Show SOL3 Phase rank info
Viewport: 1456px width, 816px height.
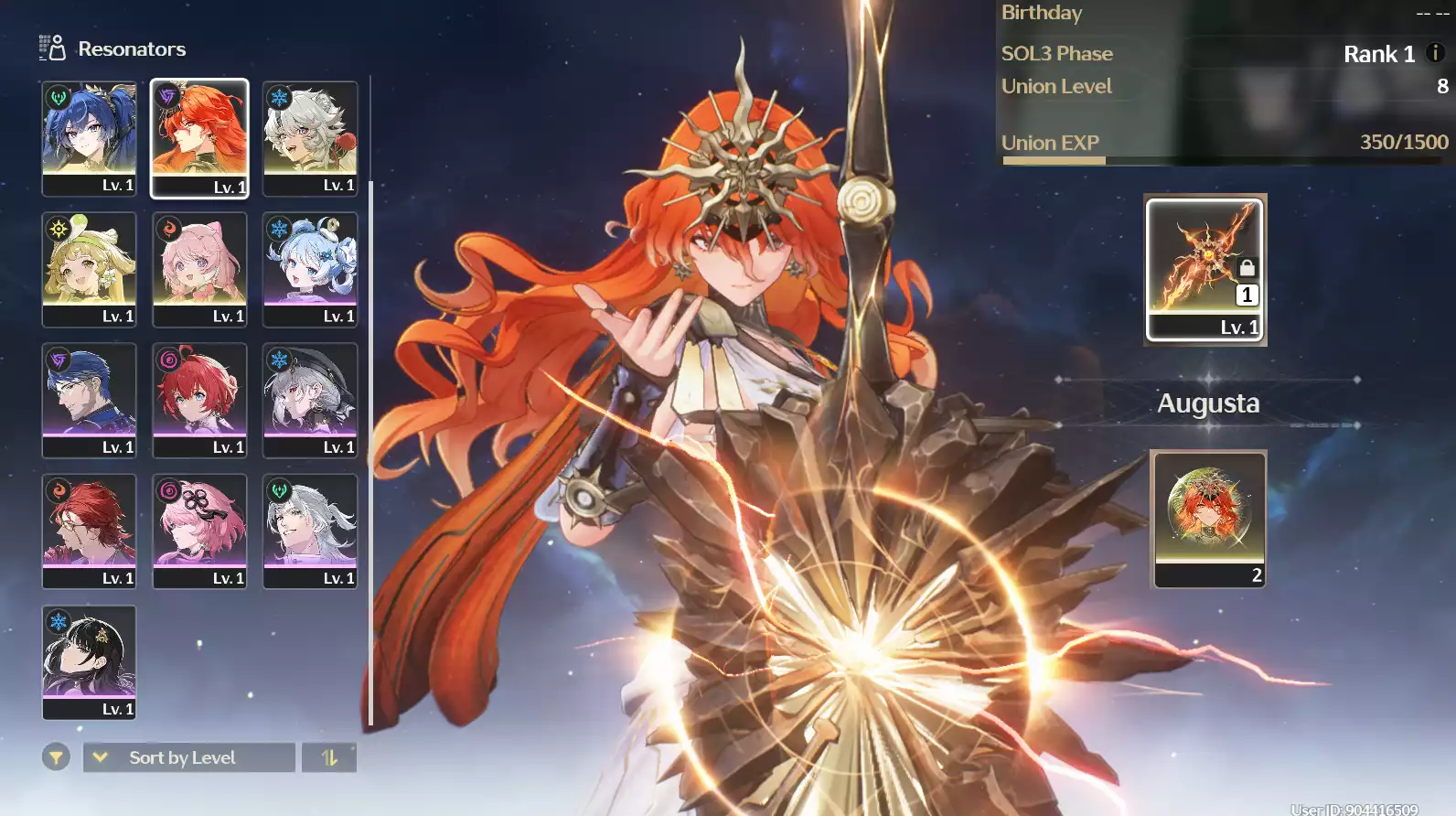[x=1435, y=53]
